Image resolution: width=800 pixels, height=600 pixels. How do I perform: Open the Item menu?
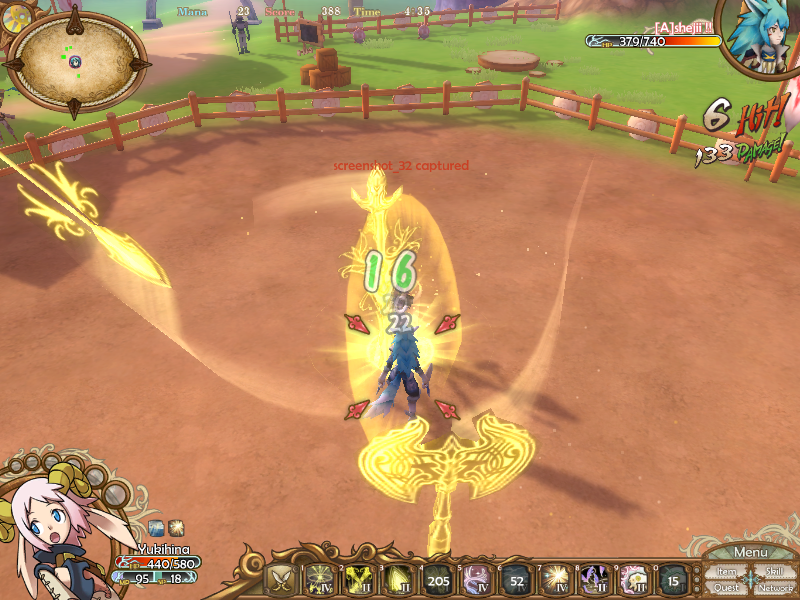pos(727,572)
